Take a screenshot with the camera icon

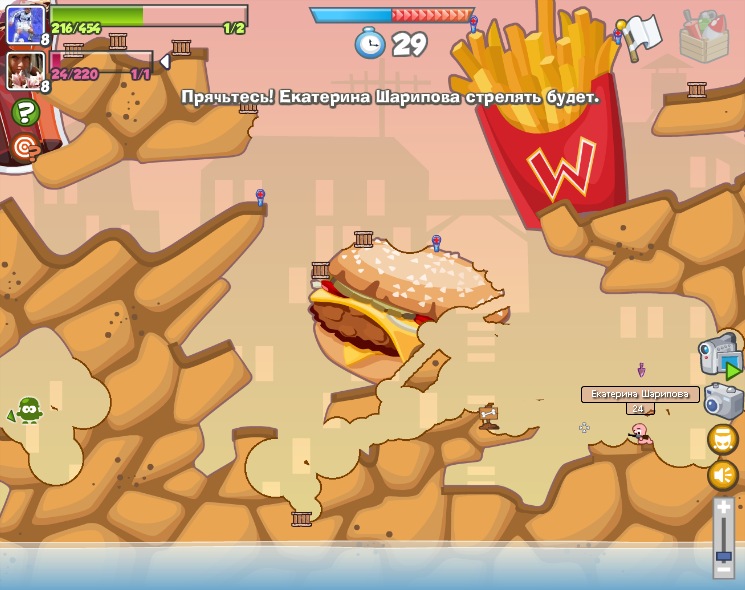723,401
